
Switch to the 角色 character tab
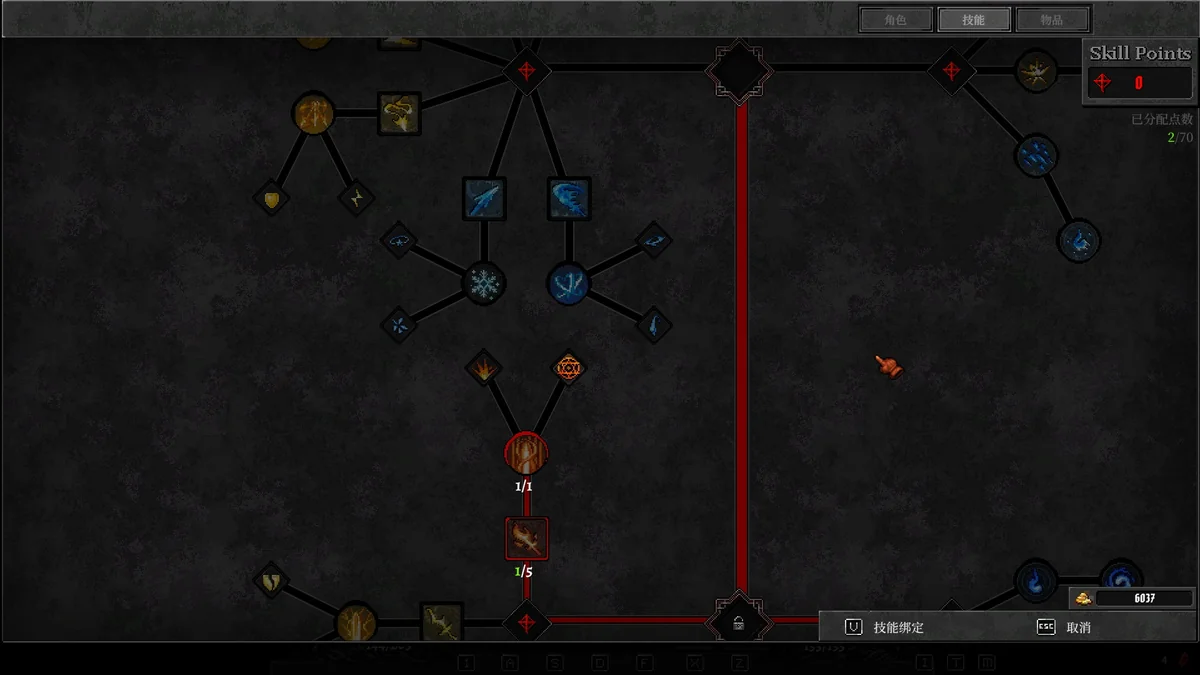click(895, 20)
